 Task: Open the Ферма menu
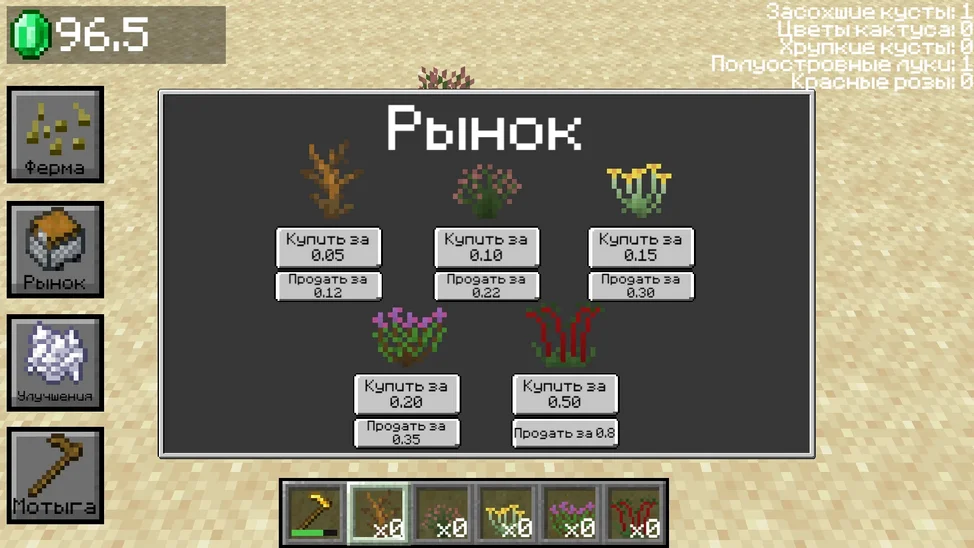click(55, 135)
